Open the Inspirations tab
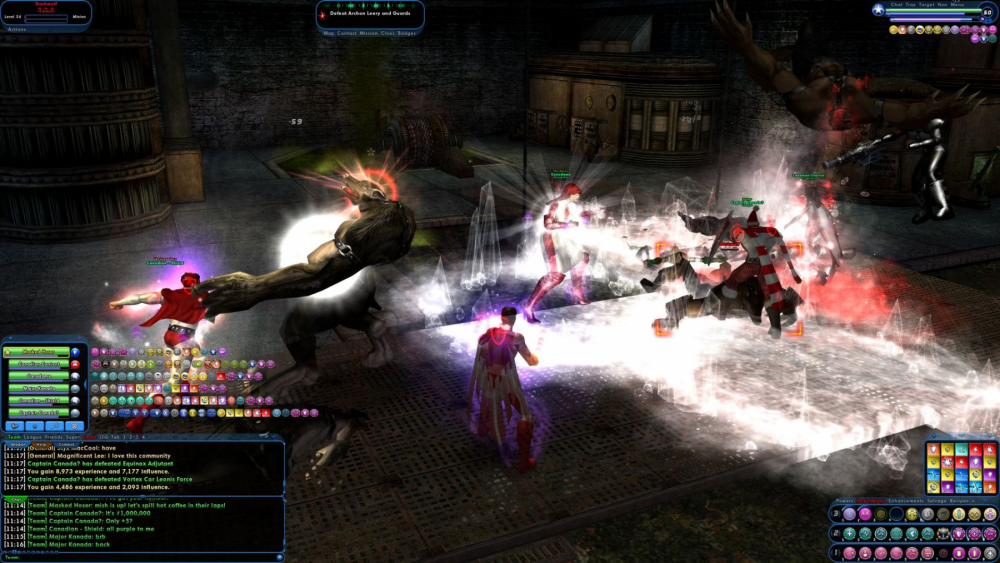The image size is (1000, 563). (x=872, y=502)
